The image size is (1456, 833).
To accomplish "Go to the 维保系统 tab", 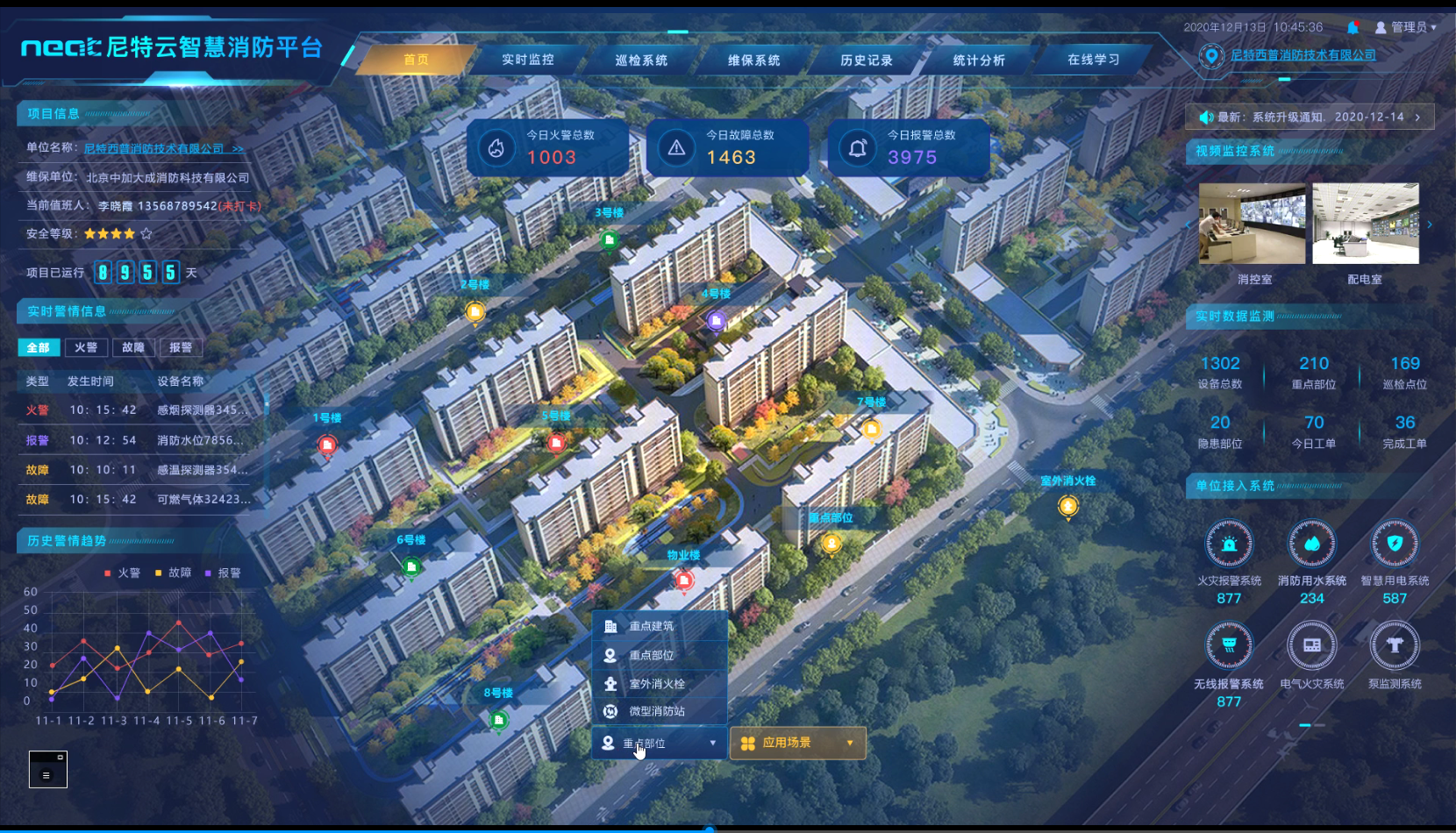I will (753, 61).
